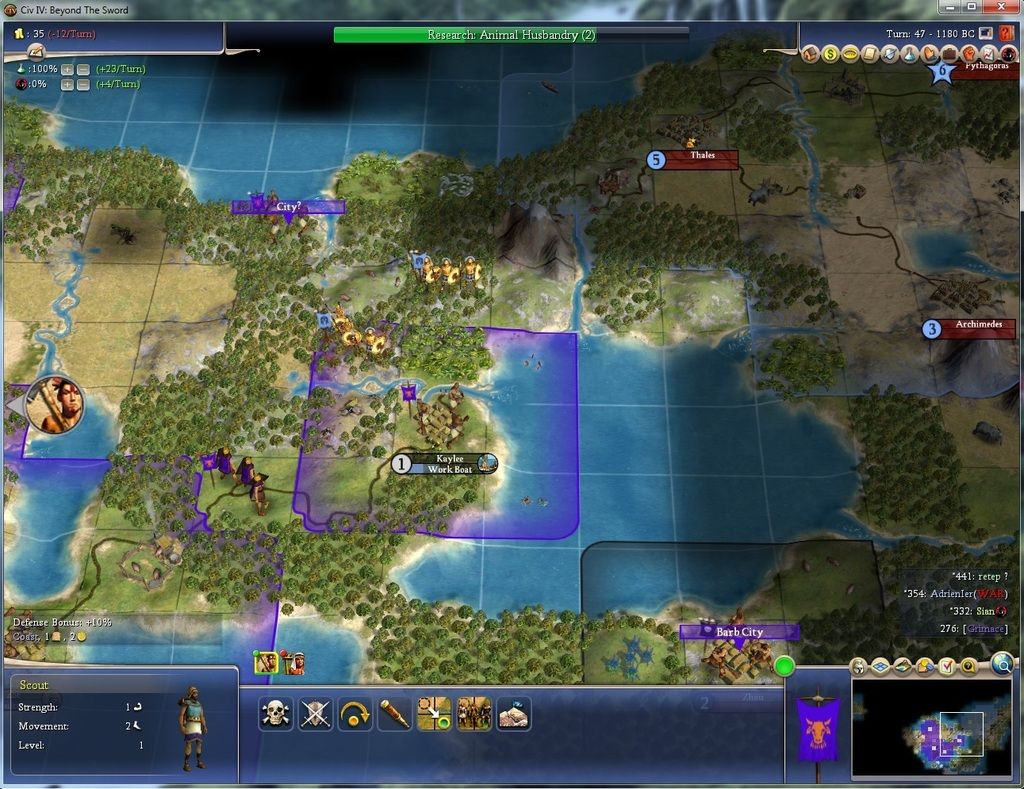Click the green end turn button
The width and height of the screenshot is (1024, 789).
pyautogui.click(x=784, y=666)
